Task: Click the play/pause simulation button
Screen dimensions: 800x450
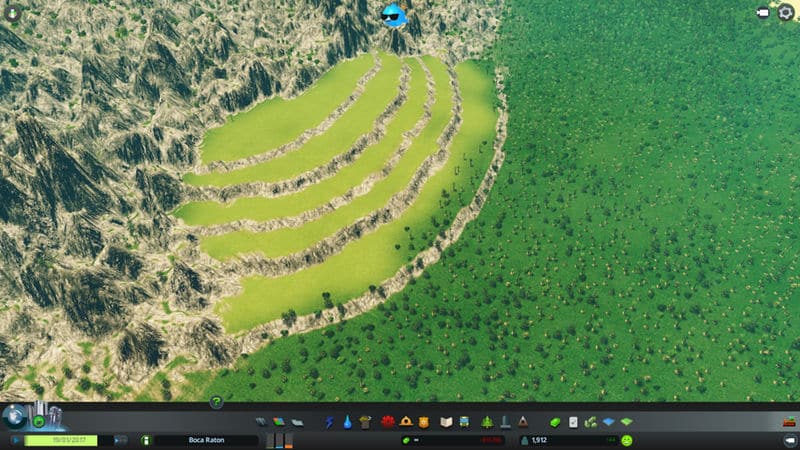Action: click(17, 440)
